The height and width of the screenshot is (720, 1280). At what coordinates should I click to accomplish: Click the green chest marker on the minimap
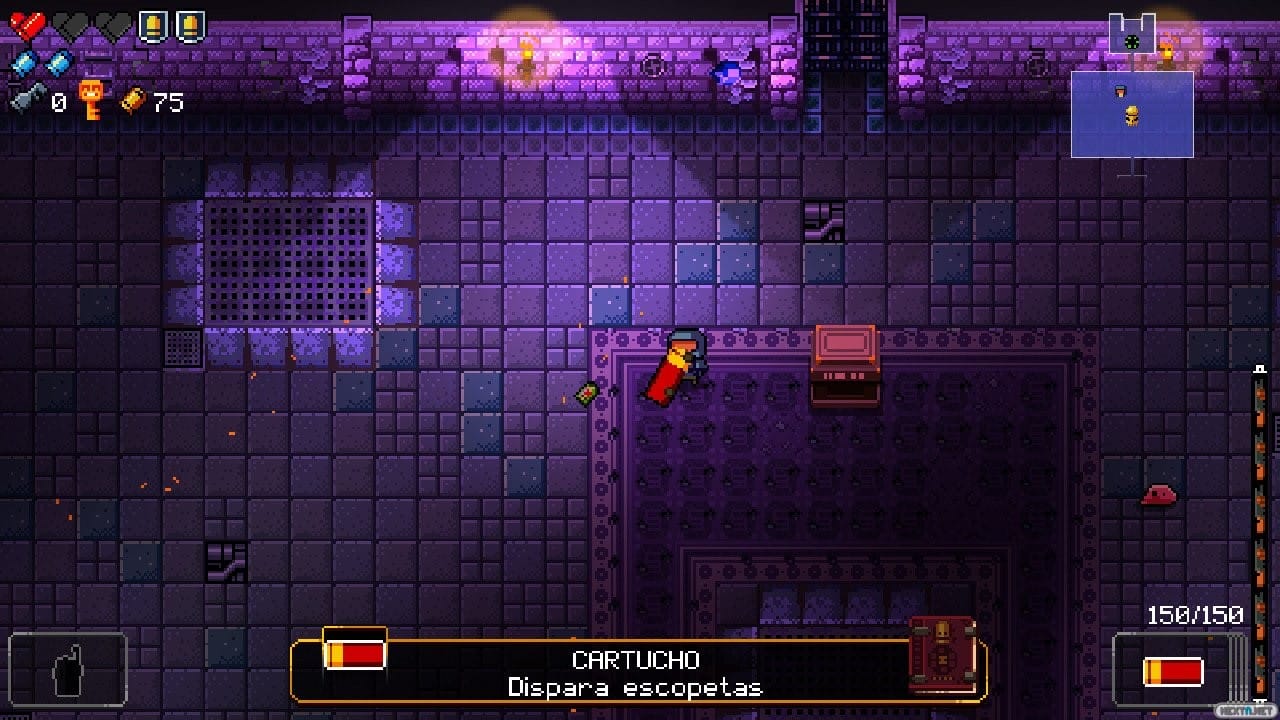(1131, 40)
